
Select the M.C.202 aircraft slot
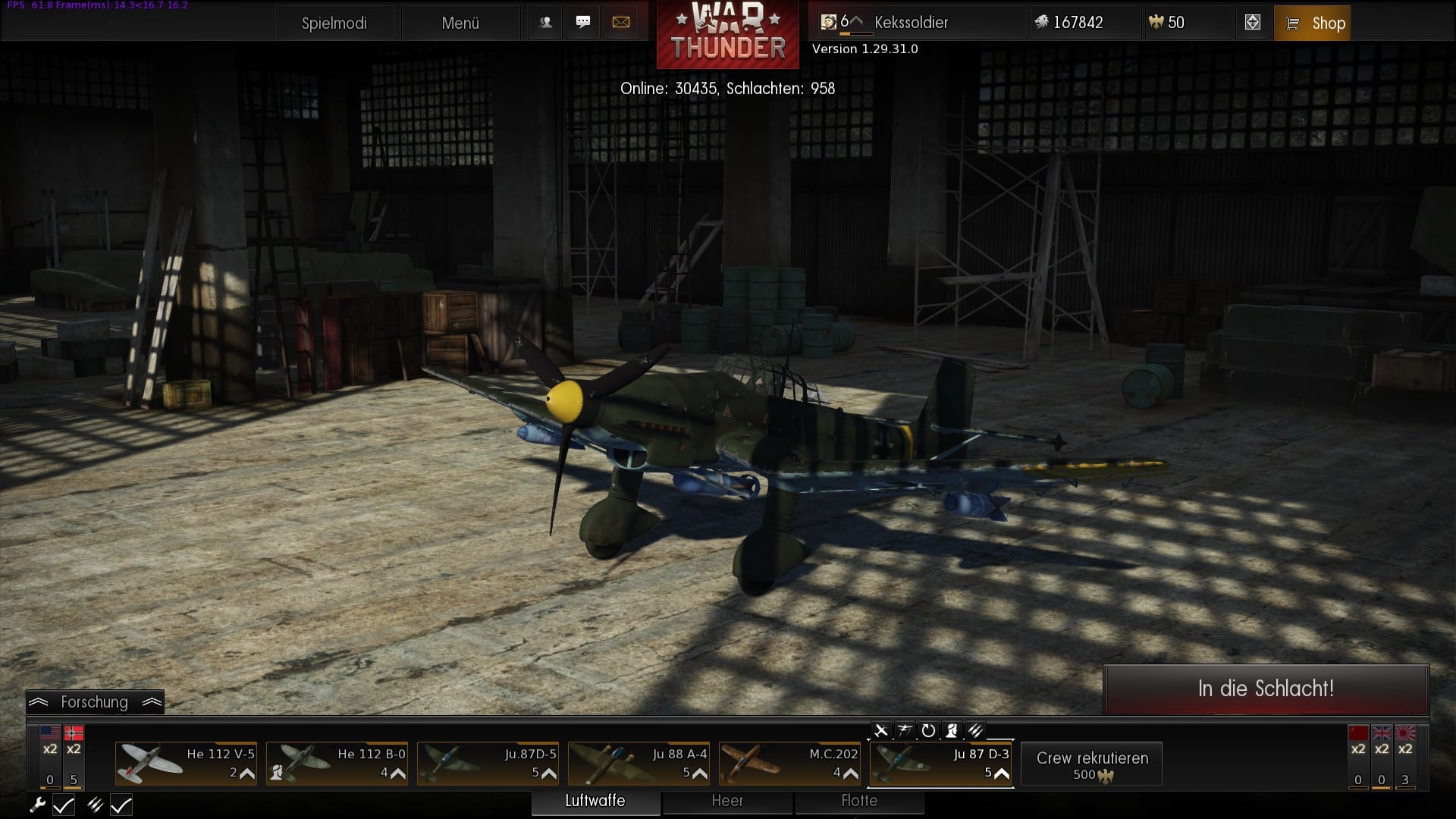coord(789,763)
